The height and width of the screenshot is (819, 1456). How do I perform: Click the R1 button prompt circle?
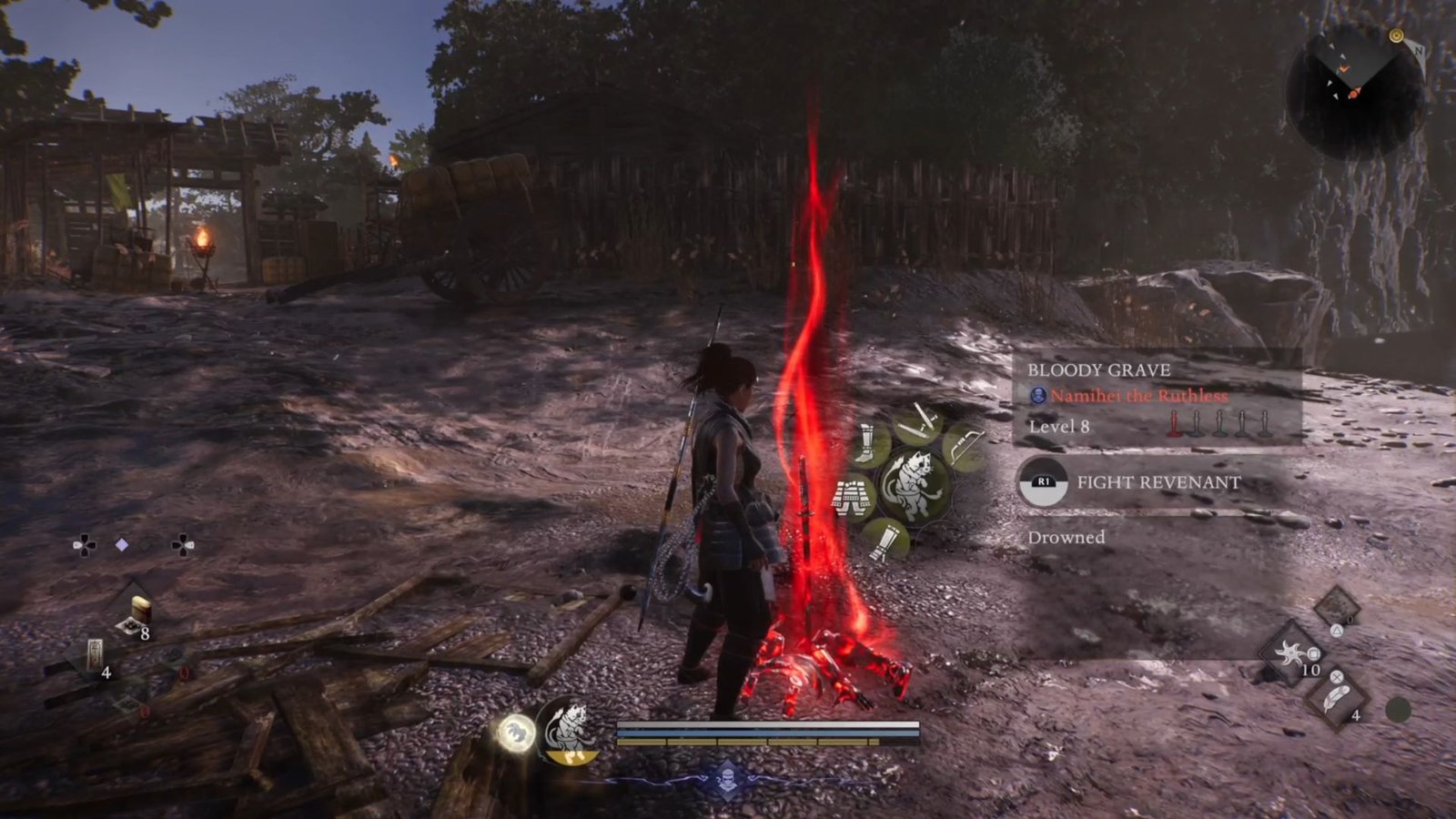tap(1045, 482)
